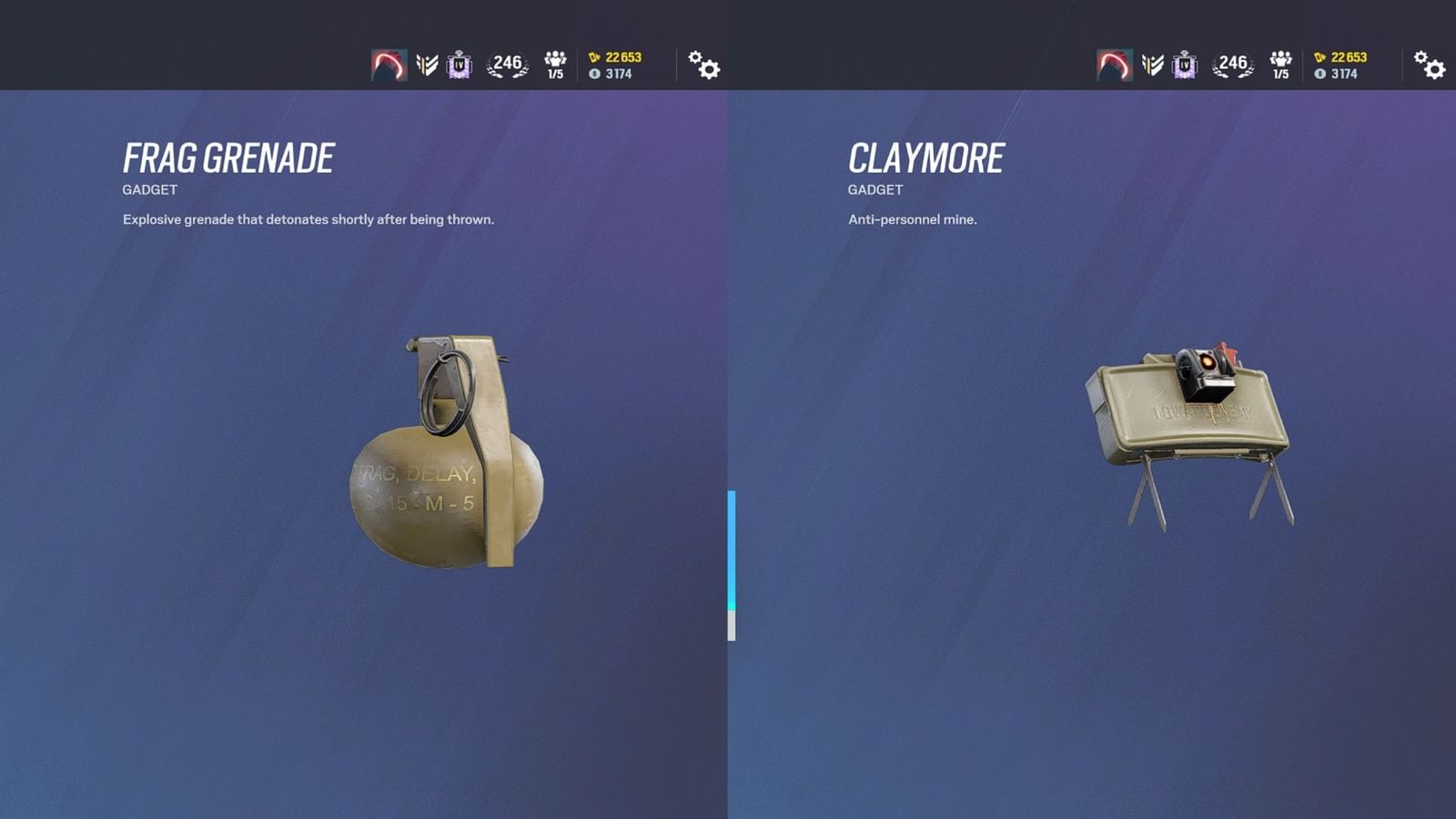1456x819 pixels.
Task: Click the R6 Credits coin icon
Action: click(593, 73)
